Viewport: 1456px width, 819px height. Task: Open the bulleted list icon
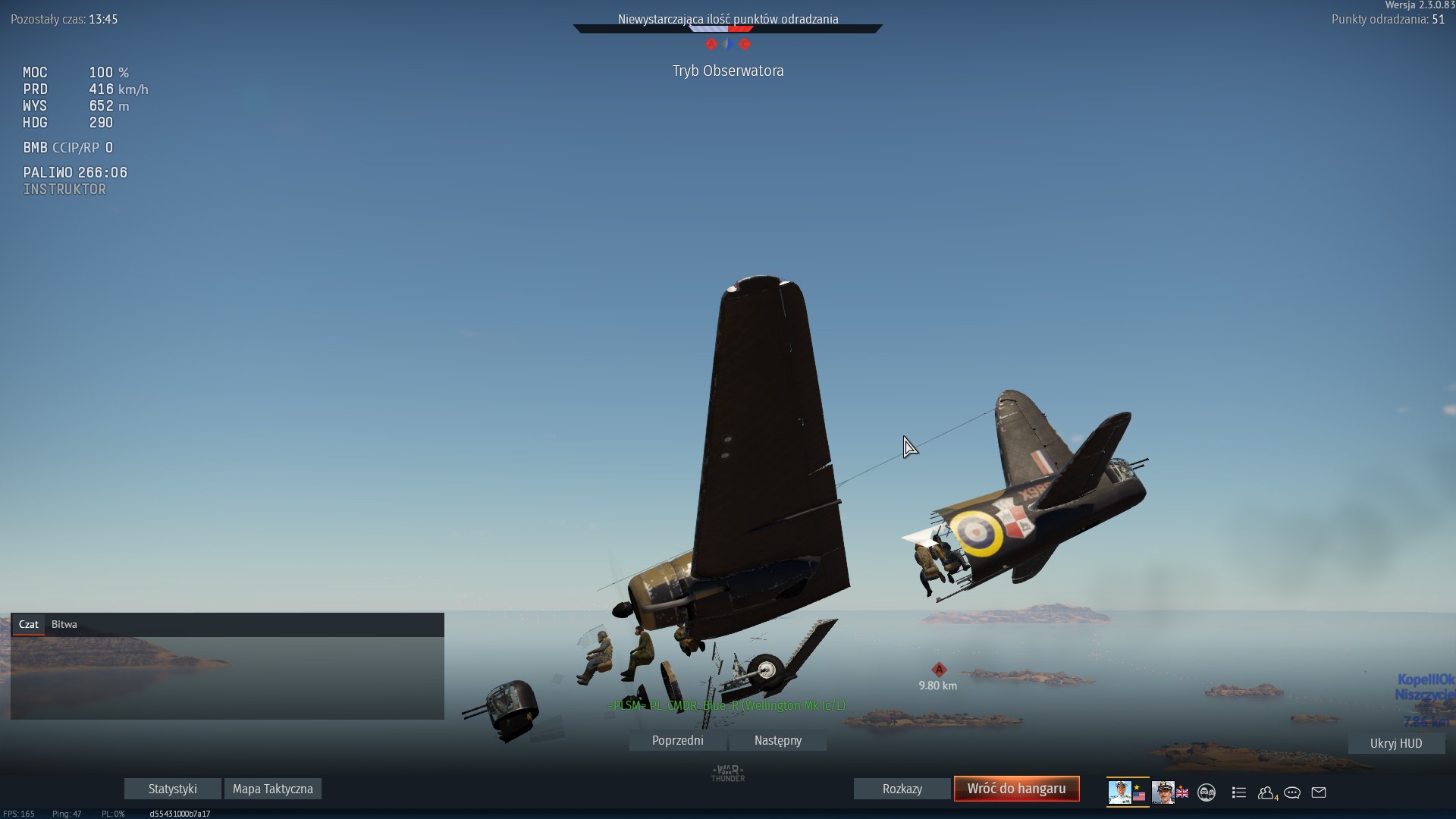click(1239, 792)
